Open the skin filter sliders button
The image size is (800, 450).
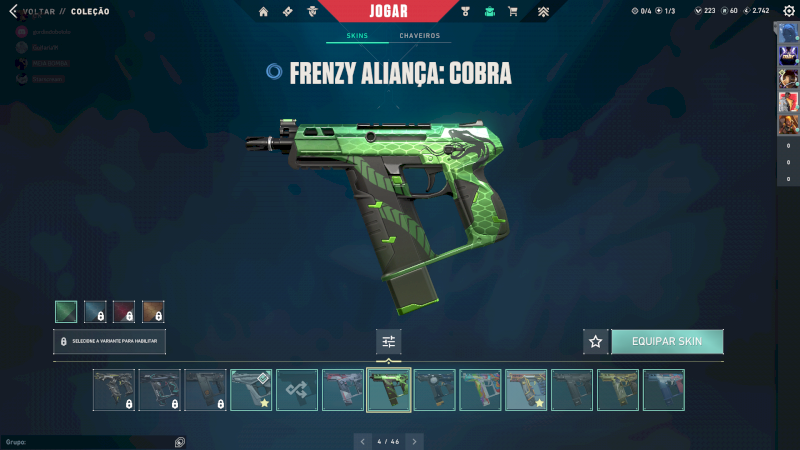point(389,341)
